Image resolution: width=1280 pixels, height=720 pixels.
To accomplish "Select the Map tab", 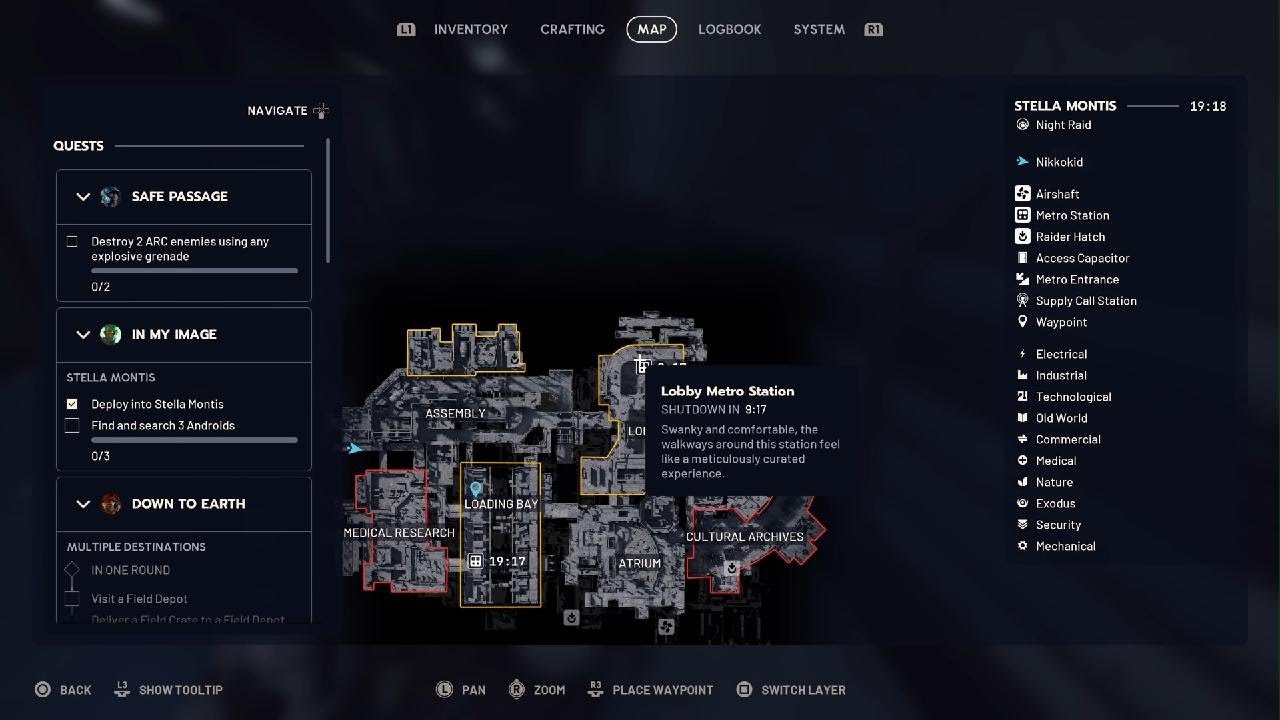I will (652, 30).
